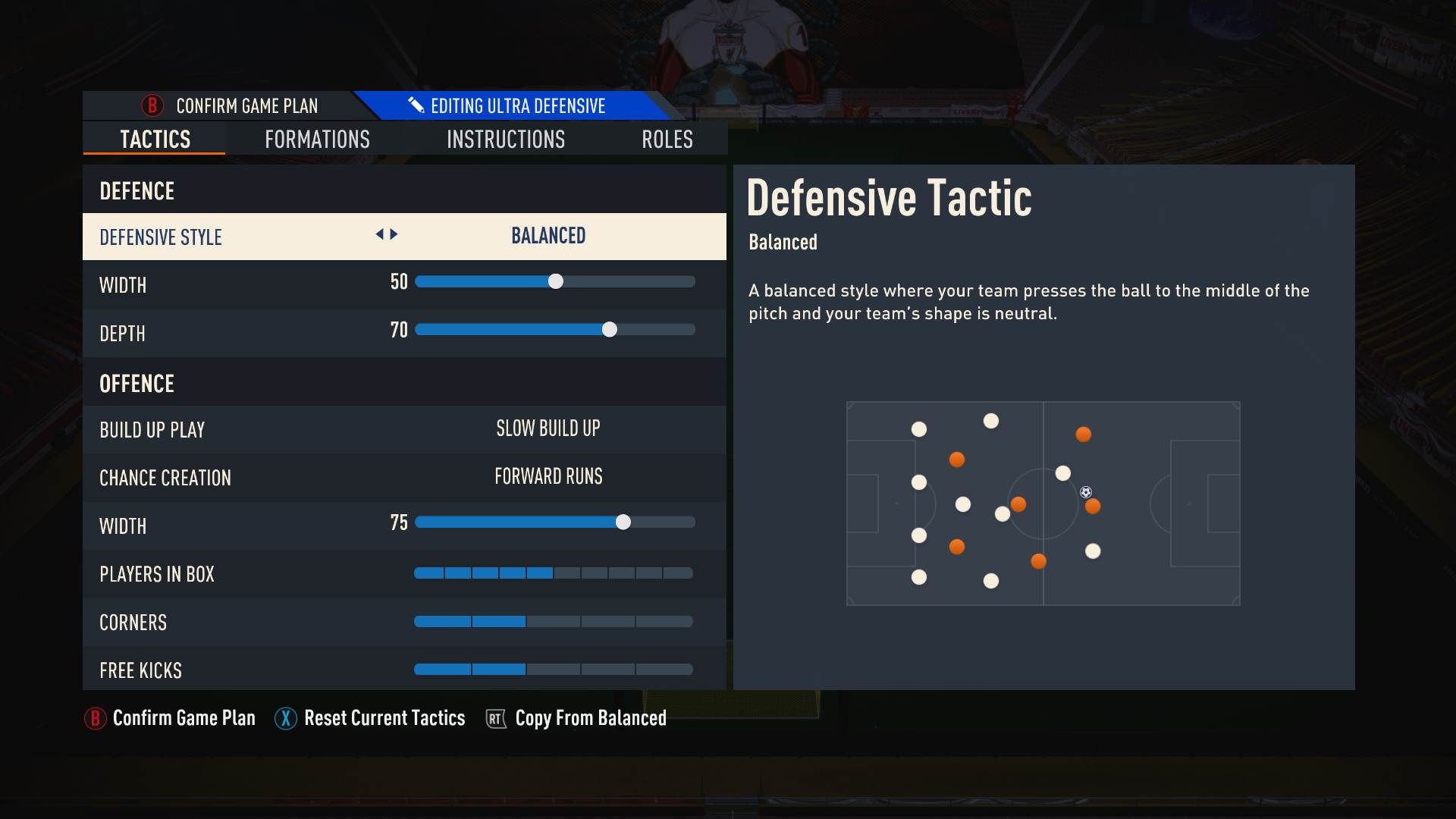Toggle Slow Build Up under Build Up Play
This screenshot has height=819, width=1456.
[548, 428]
